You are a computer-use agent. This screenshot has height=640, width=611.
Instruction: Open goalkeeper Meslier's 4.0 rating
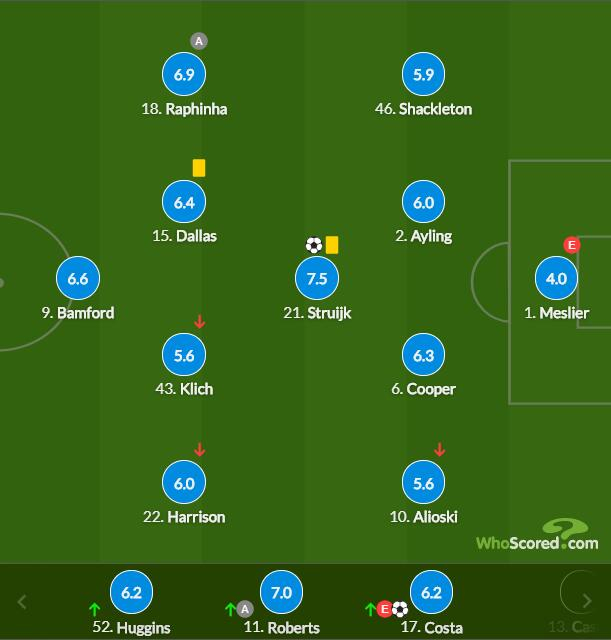(x=557, y=279)
